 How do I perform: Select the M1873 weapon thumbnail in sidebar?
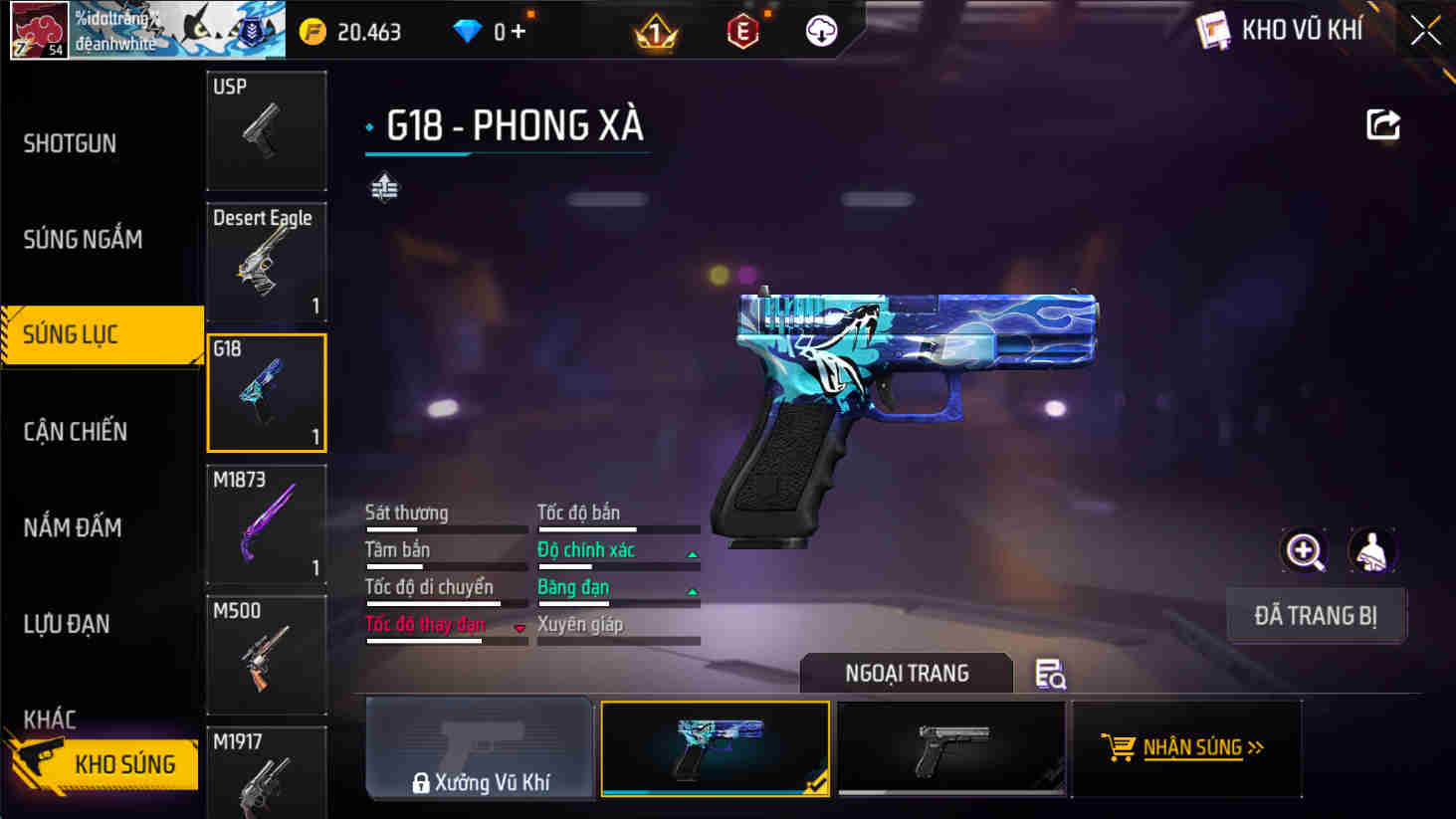pos(266,524)
